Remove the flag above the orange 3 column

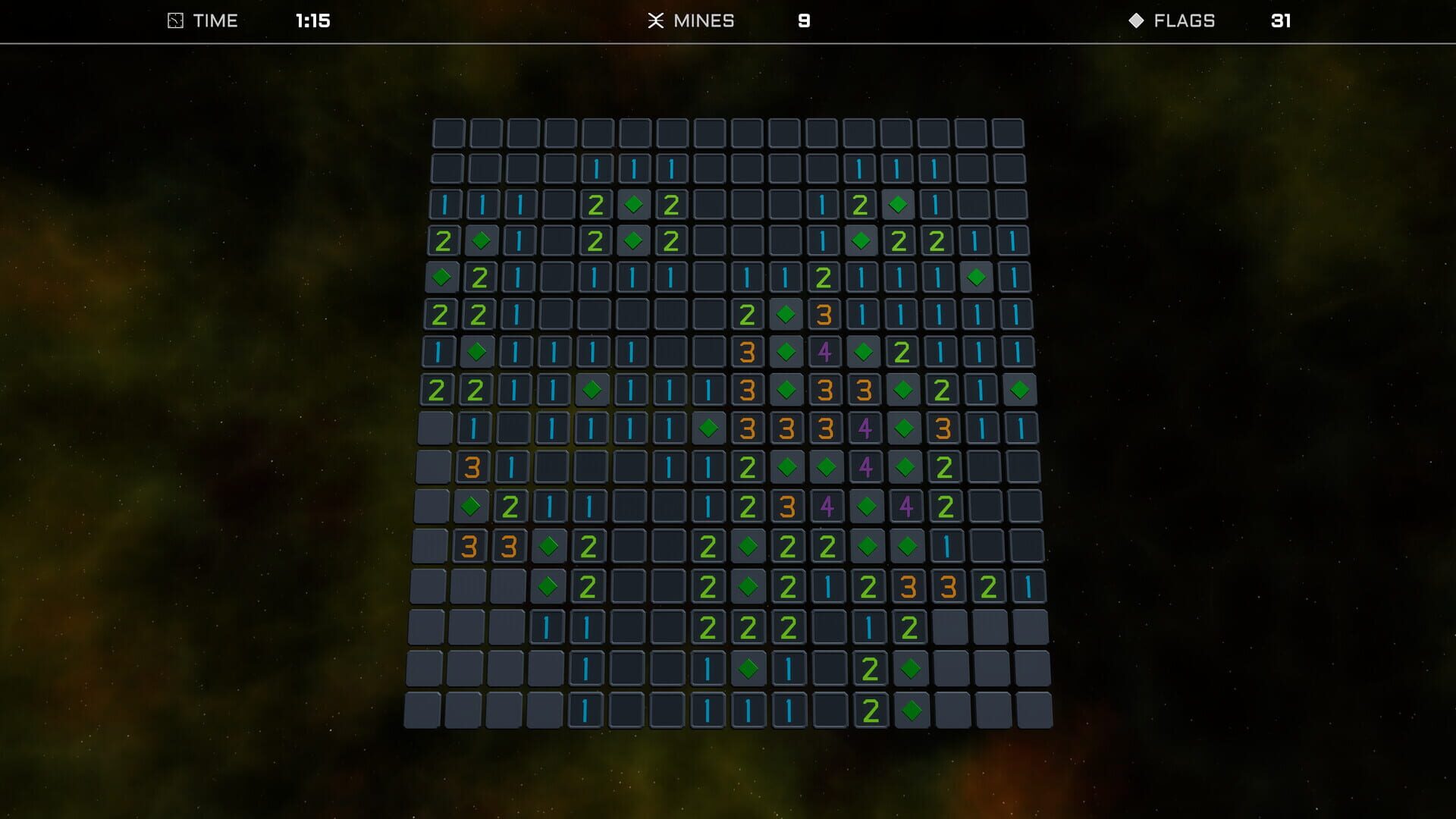pyautogui.click(x=786, y=315)
